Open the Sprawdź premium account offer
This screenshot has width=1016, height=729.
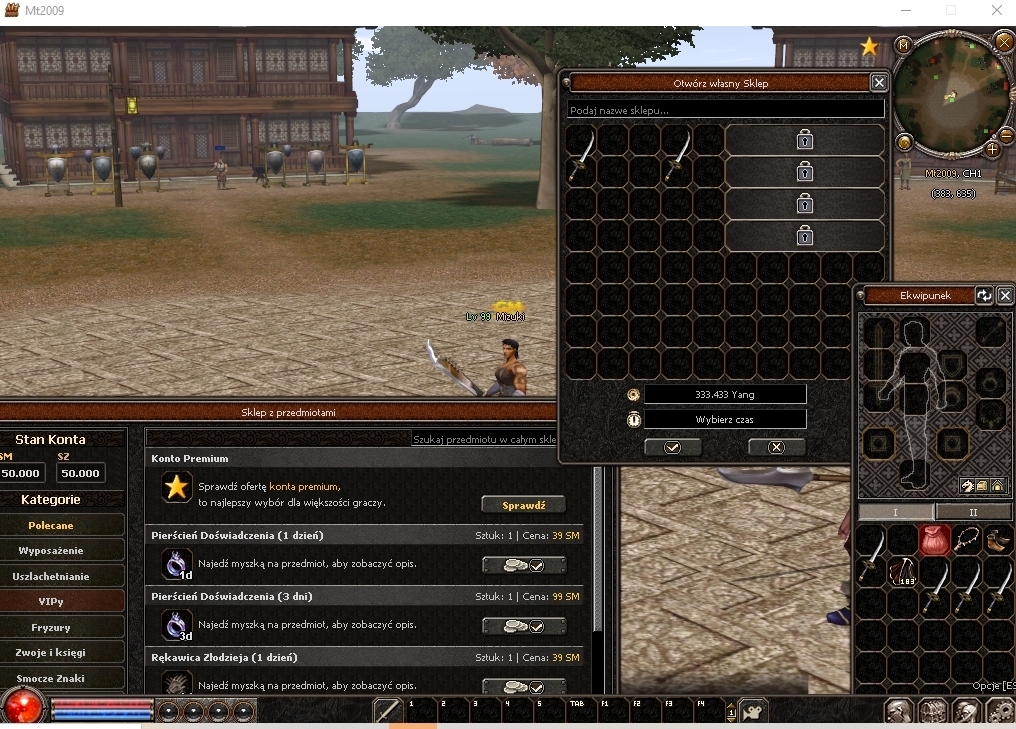523,505
